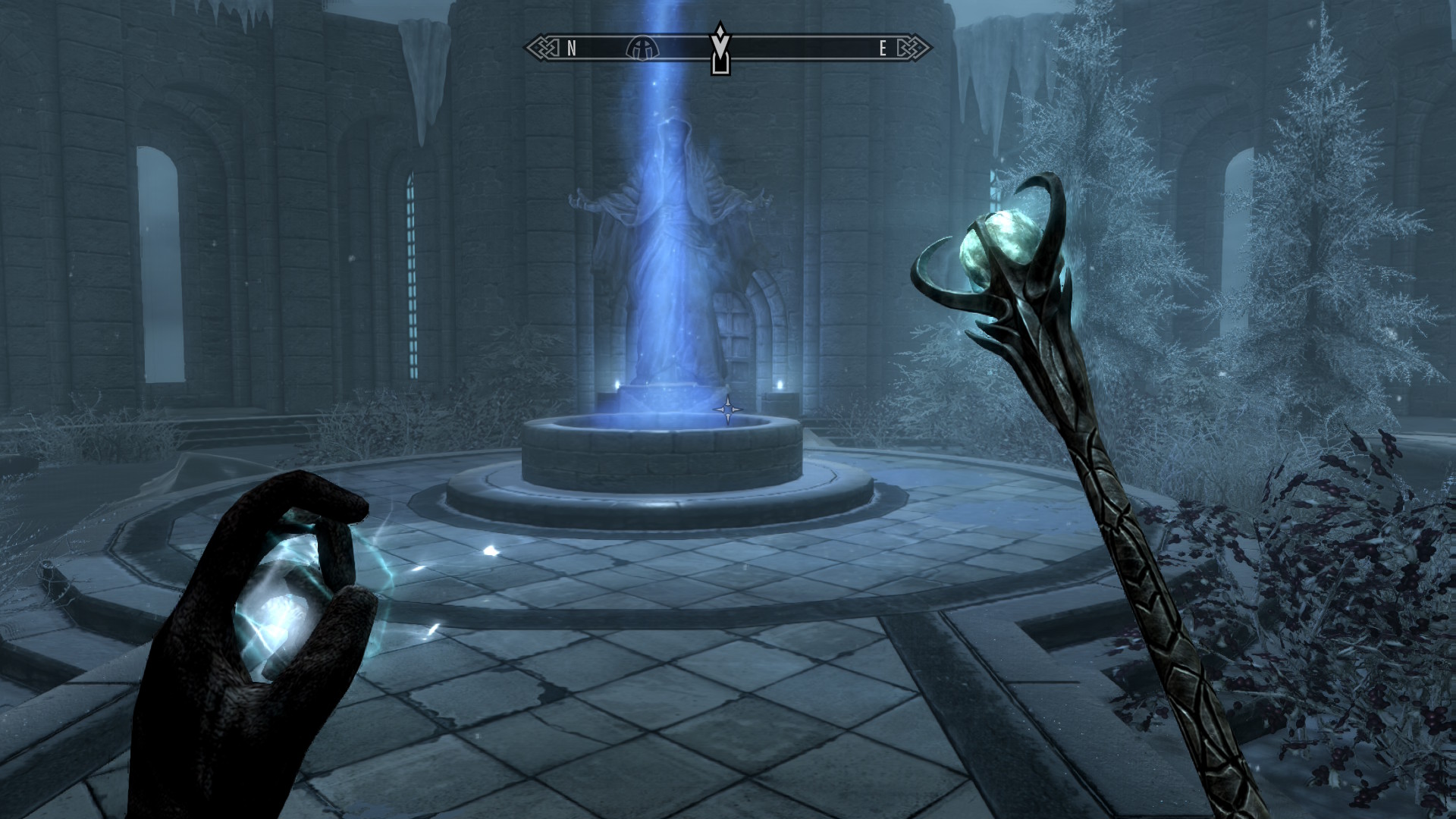Click the North letter on the compass bar
The image size is (1456, 819).
pos(572,49)
